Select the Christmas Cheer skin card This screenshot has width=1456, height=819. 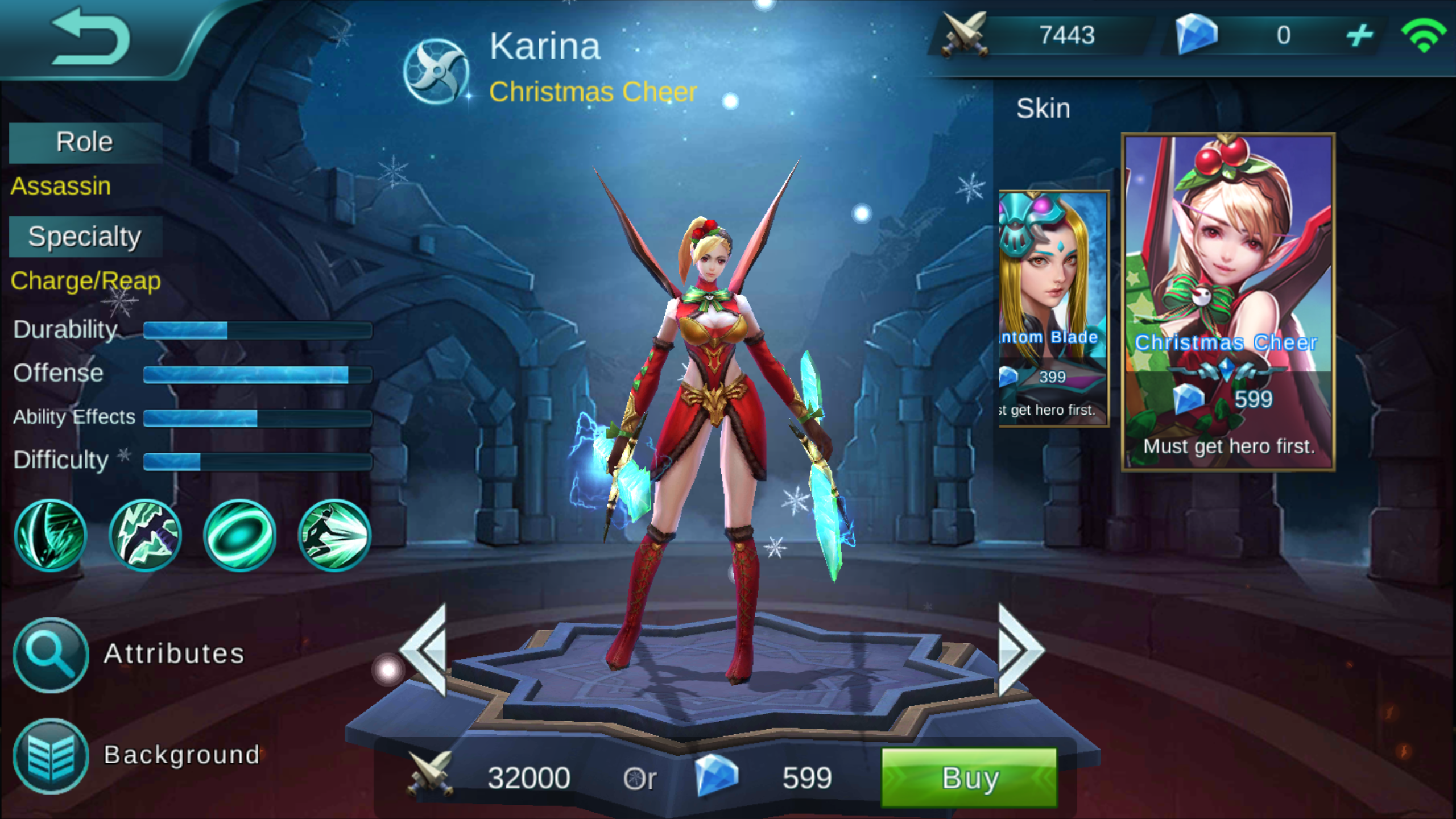1227,301
